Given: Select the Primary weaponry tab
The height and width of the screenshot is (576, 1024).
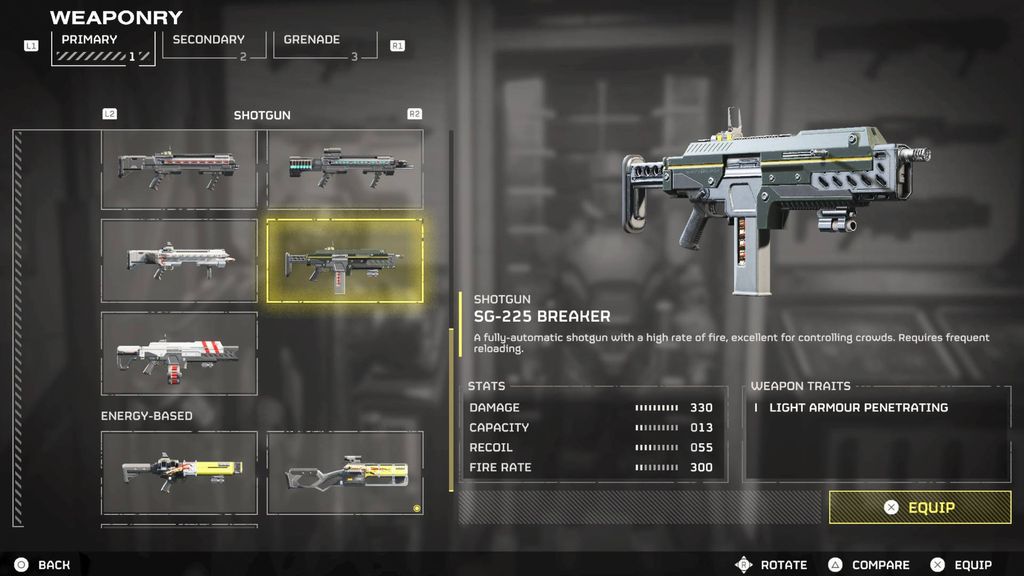Looking at the screenshot, I should (x=103, y=46).
